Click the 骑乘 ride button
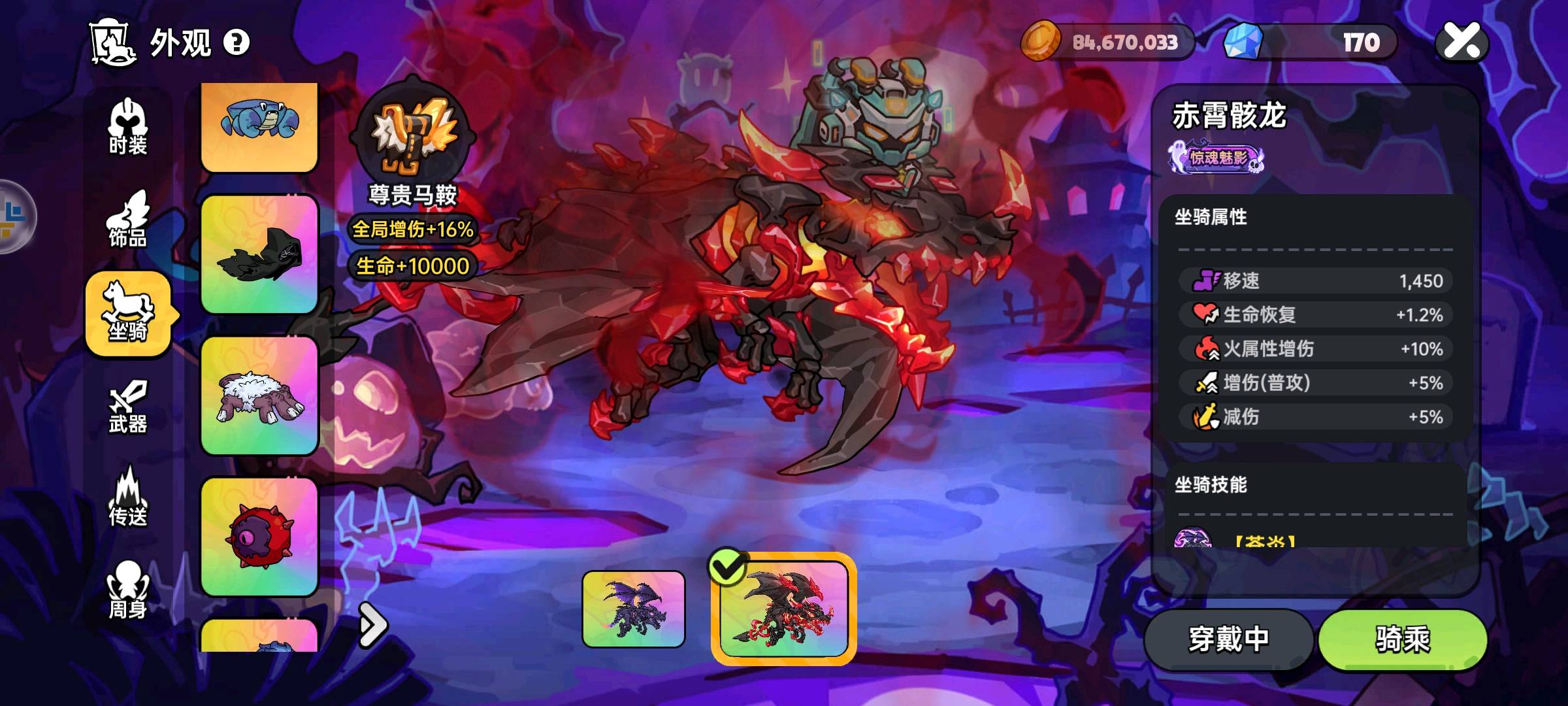Image resolution: width=1568 pixels, height=706 pixels. tap(1402, 639)
